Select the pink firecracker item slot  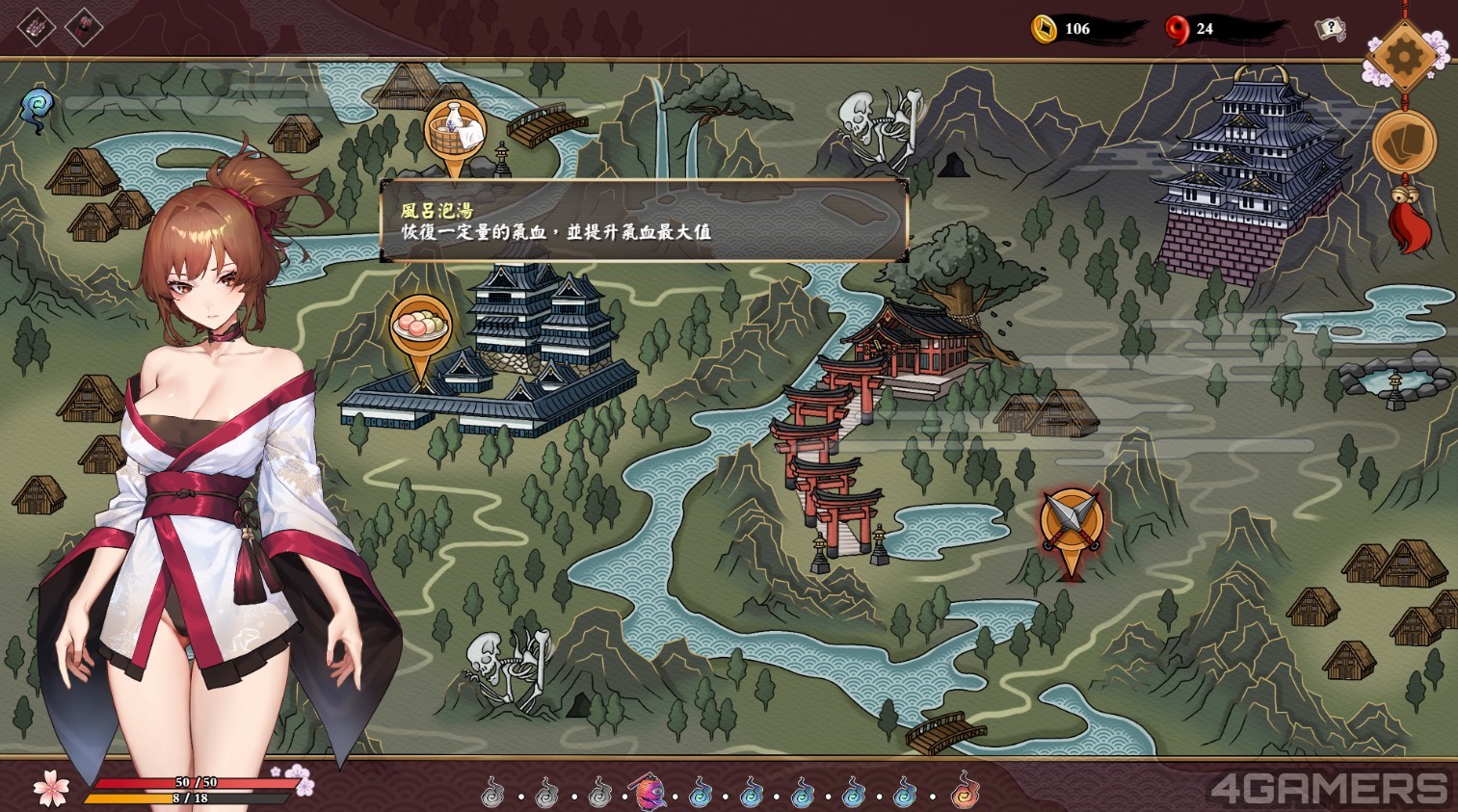point(37,28)
